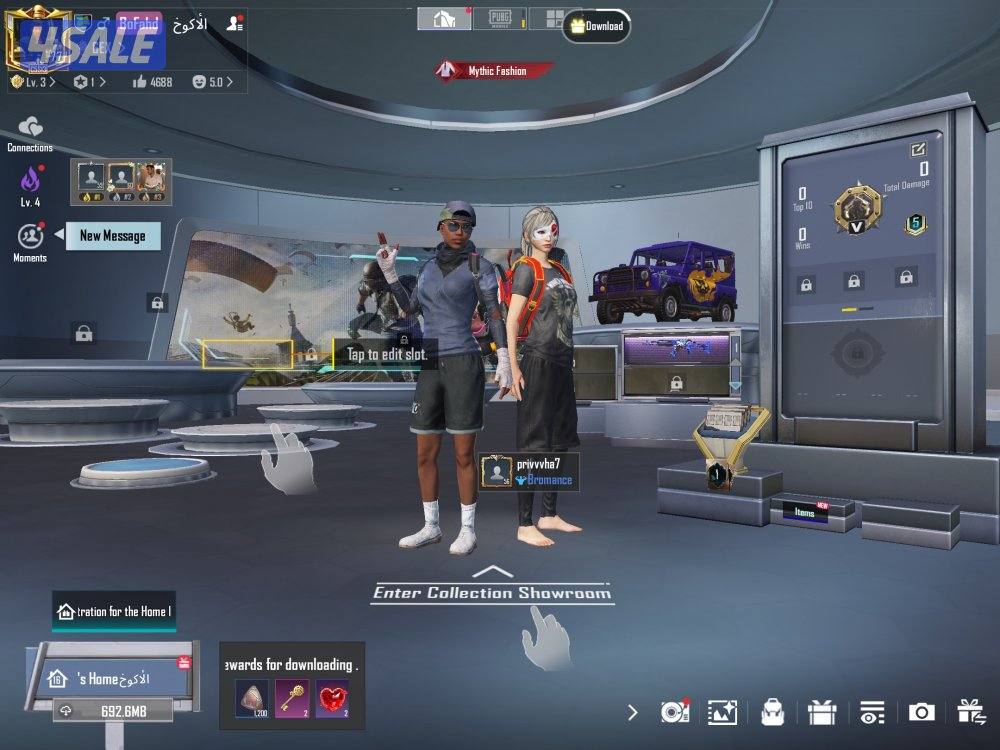The height and width of the screenshot is (750, 1000).
Task: Open the music disc icon
Action: pyautogui.click(x=675, y=712)
